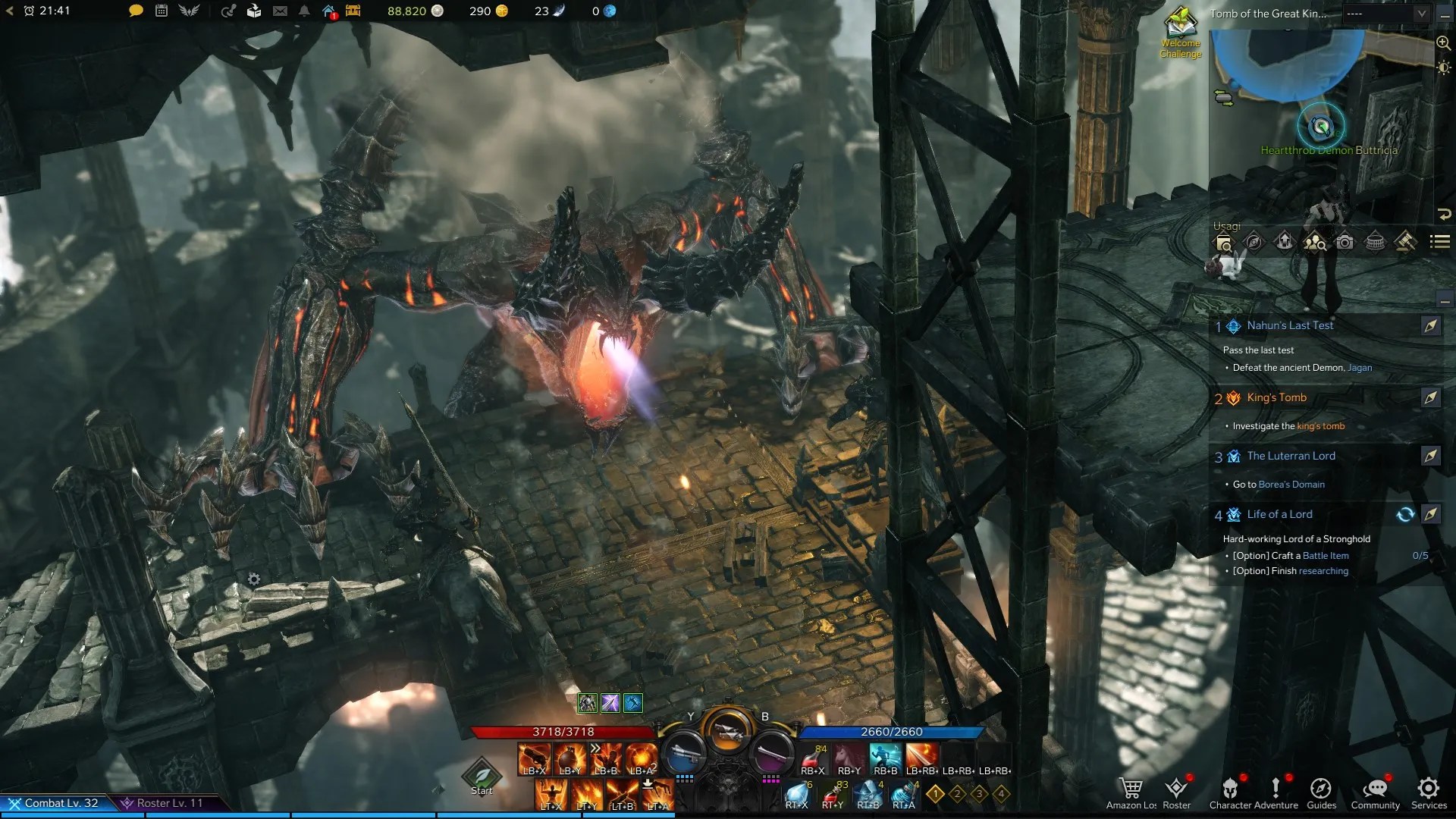Select the Combat Lv. 32 tab
The width and height of the screenshot is (1456, 819).
tap(57, 802)
